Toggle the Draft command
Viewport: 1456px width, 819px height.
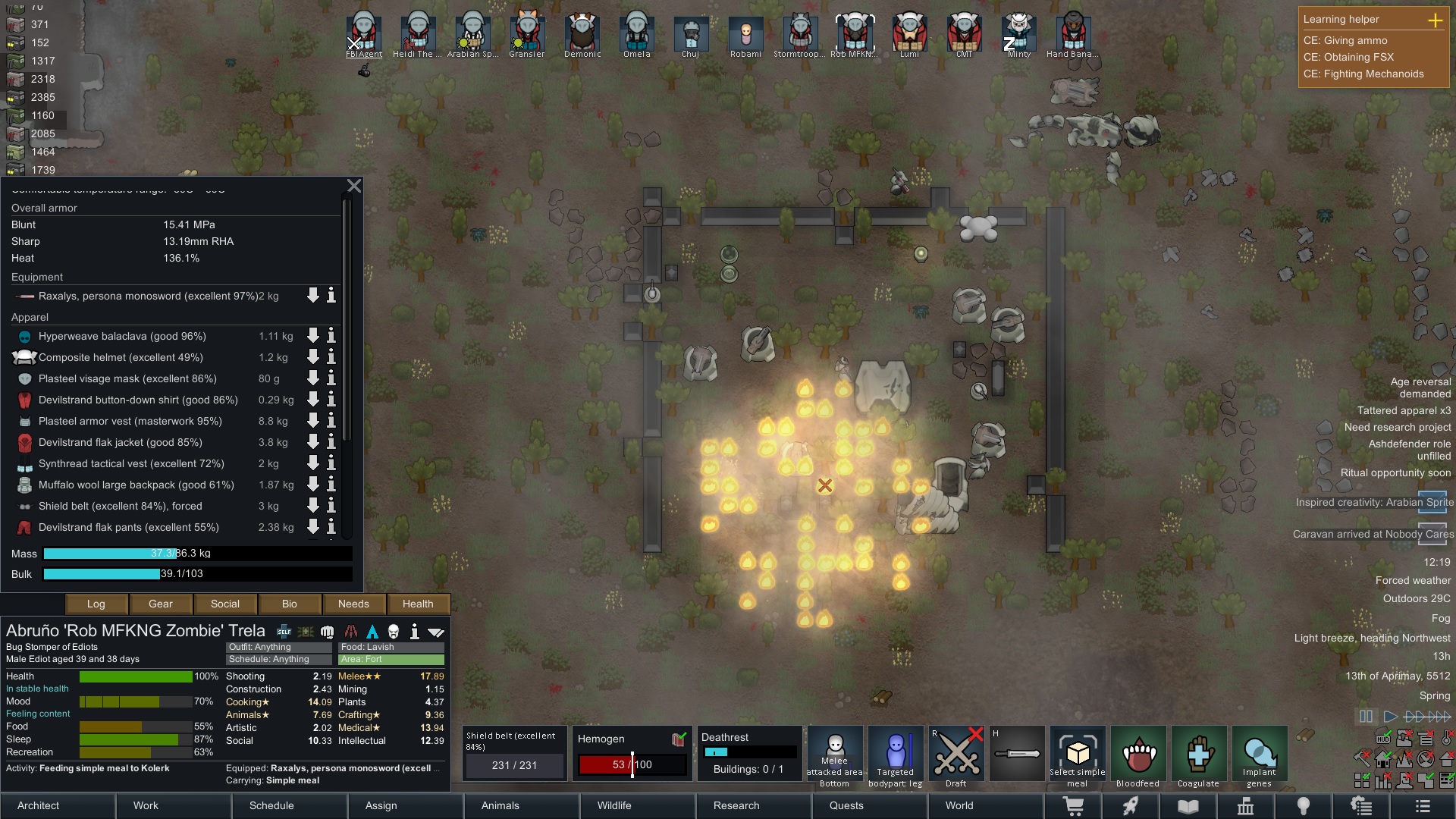(x=955, y=756)
